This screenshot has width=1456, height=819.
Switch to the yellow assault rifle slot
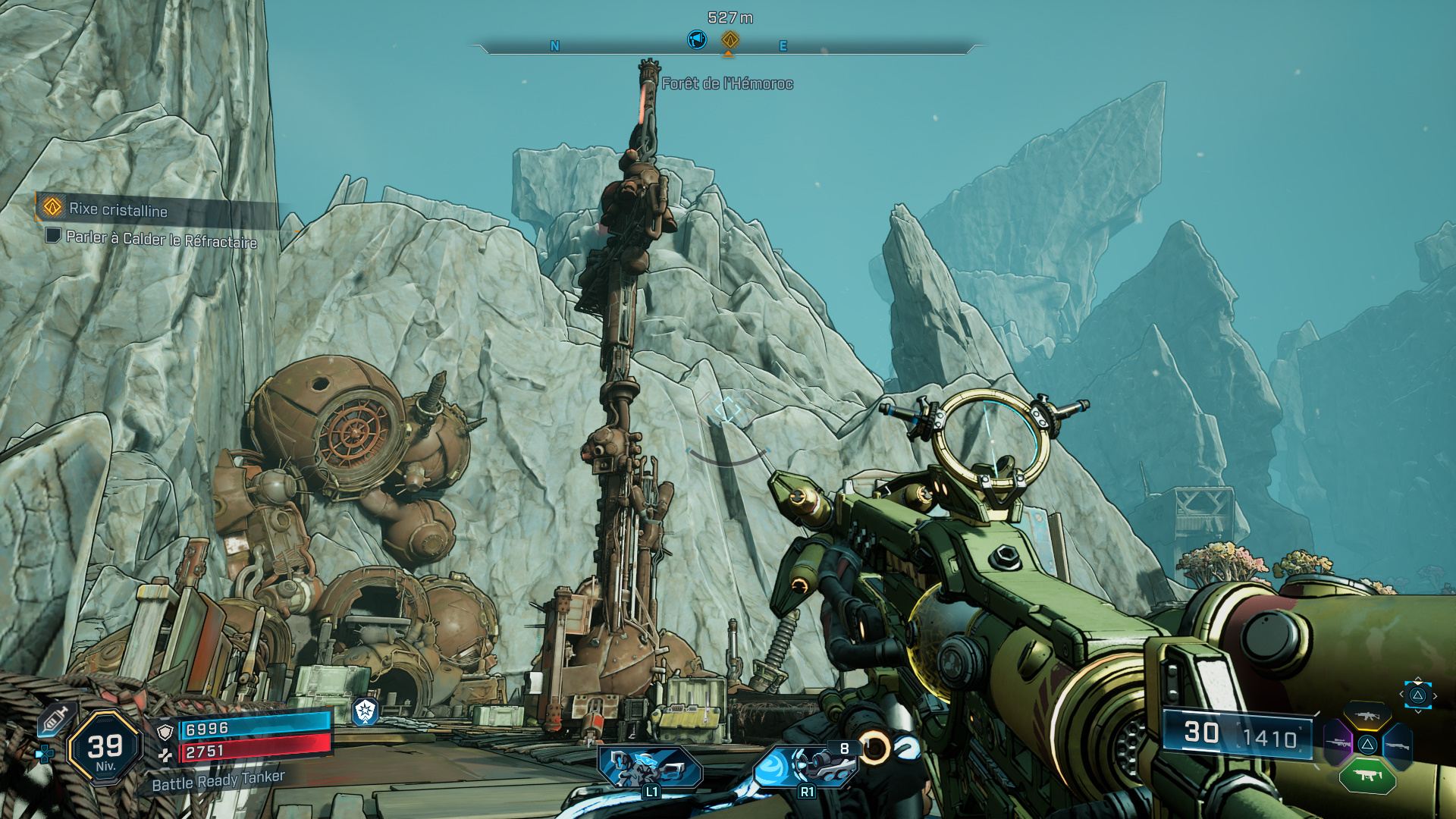pyautogui.click(x=1367, y=716)
